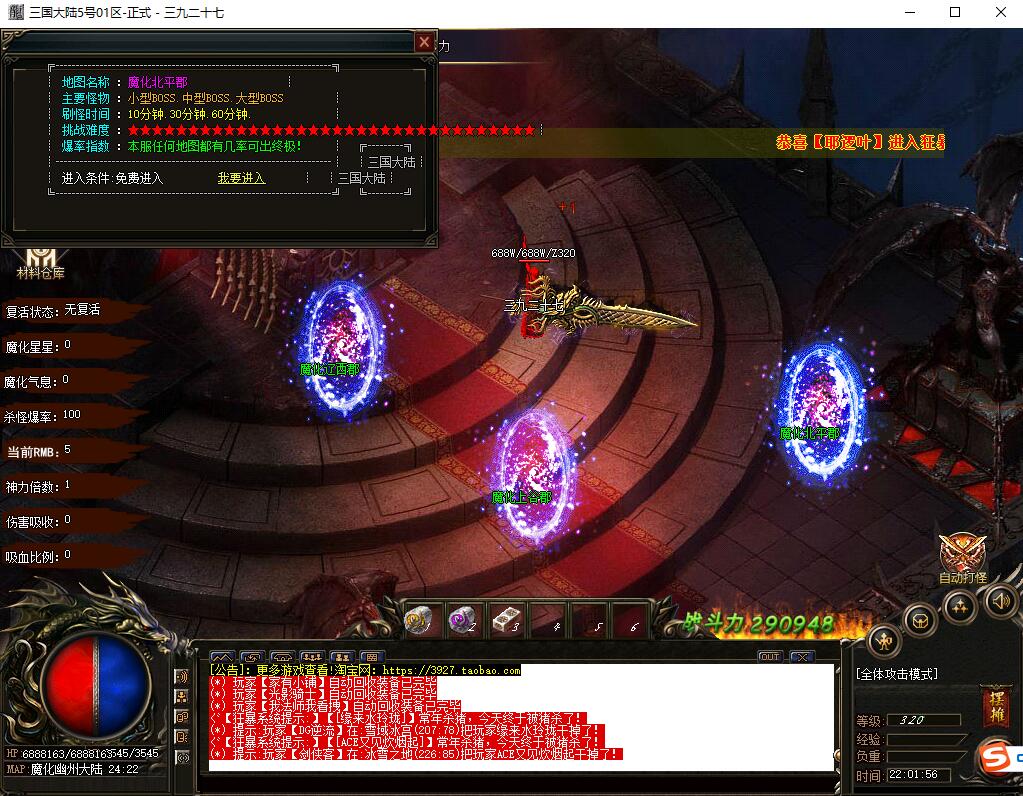Maximize the game window
The height and width of the screenshot is (796, 1023).
[x=954, y=13]
